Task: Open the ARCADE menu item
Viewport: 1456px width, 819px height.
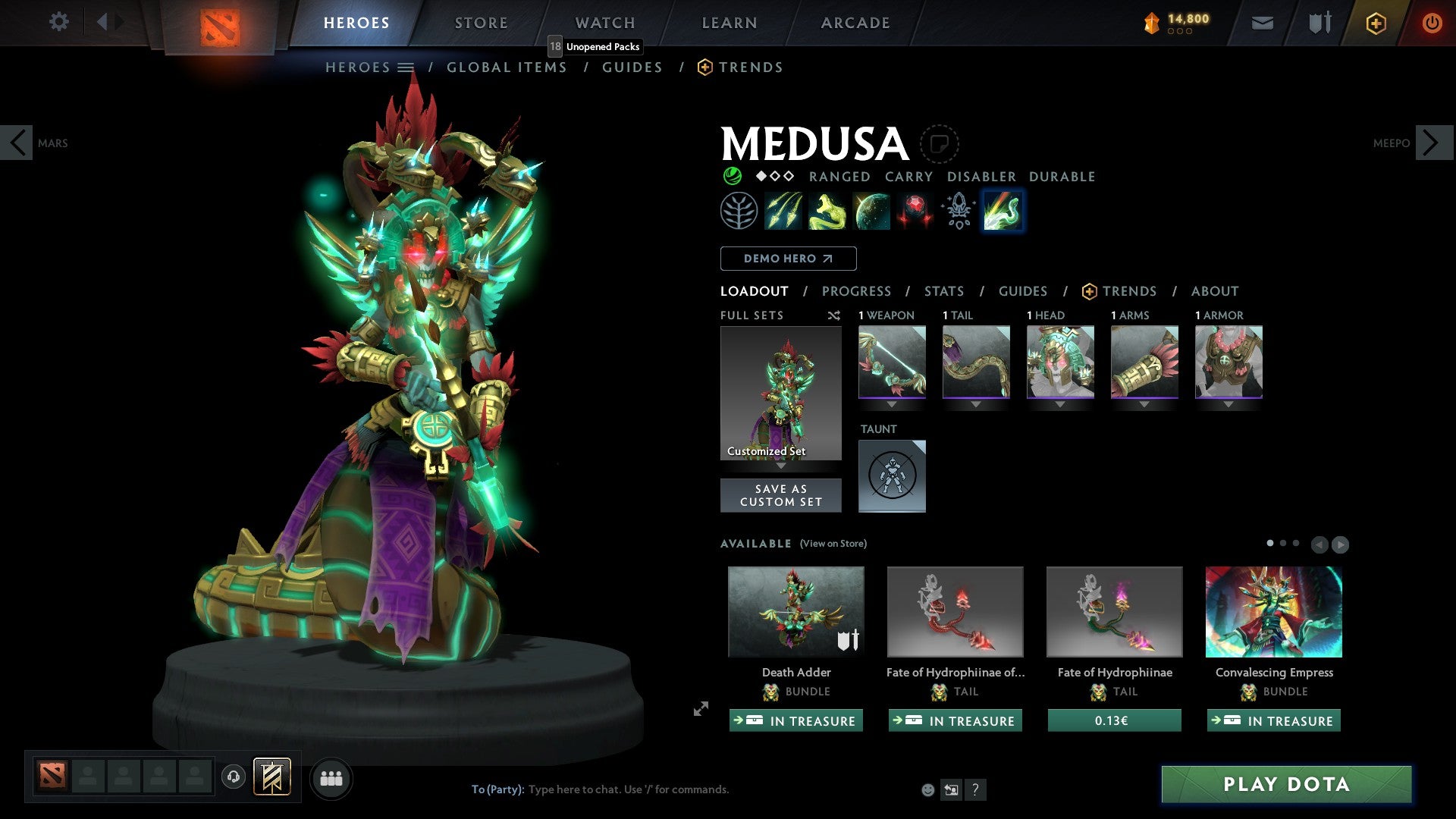Action: 855,23
